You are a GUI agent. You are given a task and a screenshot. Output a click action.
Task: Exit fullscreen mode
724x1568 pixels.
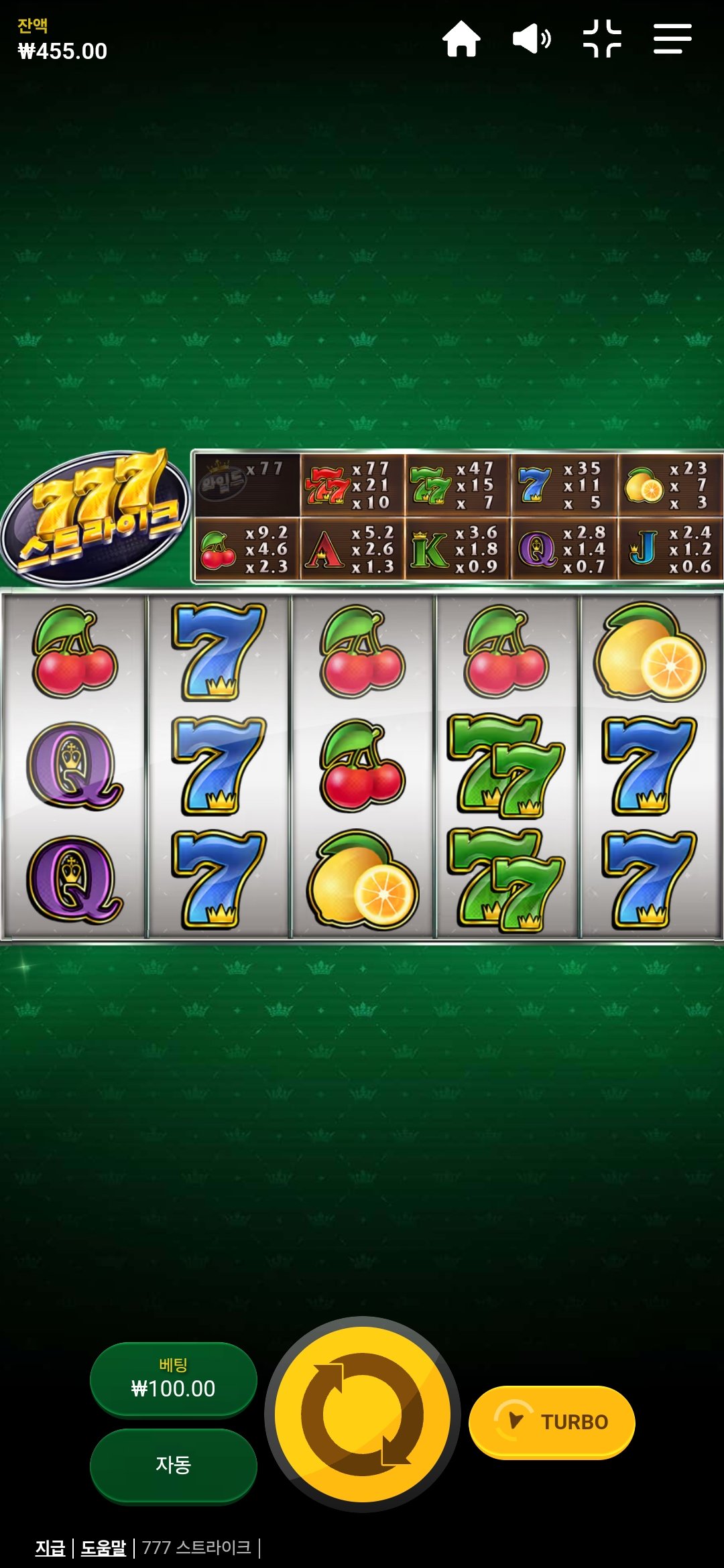[x=602, y=39]
